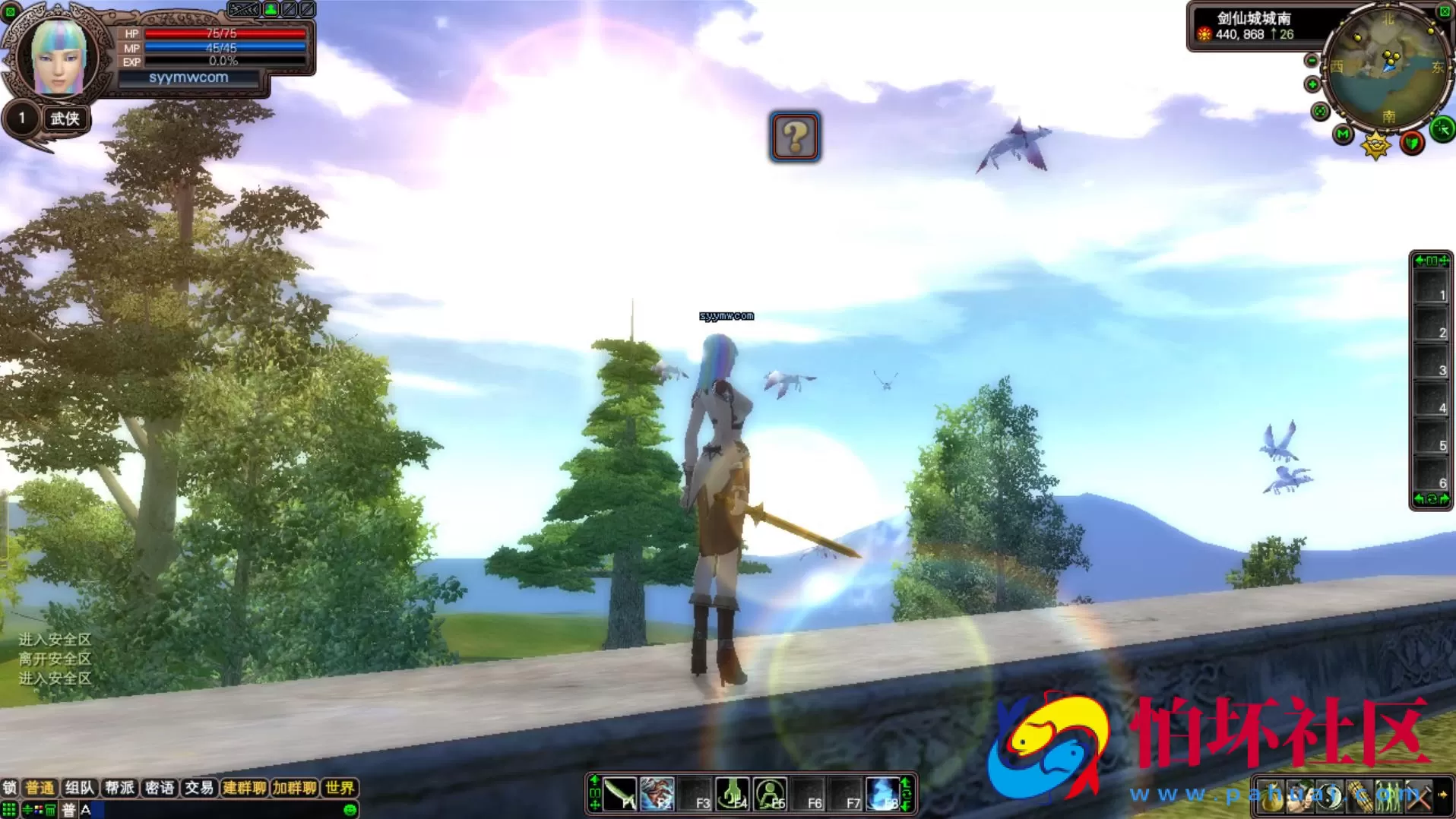1456x819 pixels.
Task: Open the world map with the M button
Action: (1343, 134)
